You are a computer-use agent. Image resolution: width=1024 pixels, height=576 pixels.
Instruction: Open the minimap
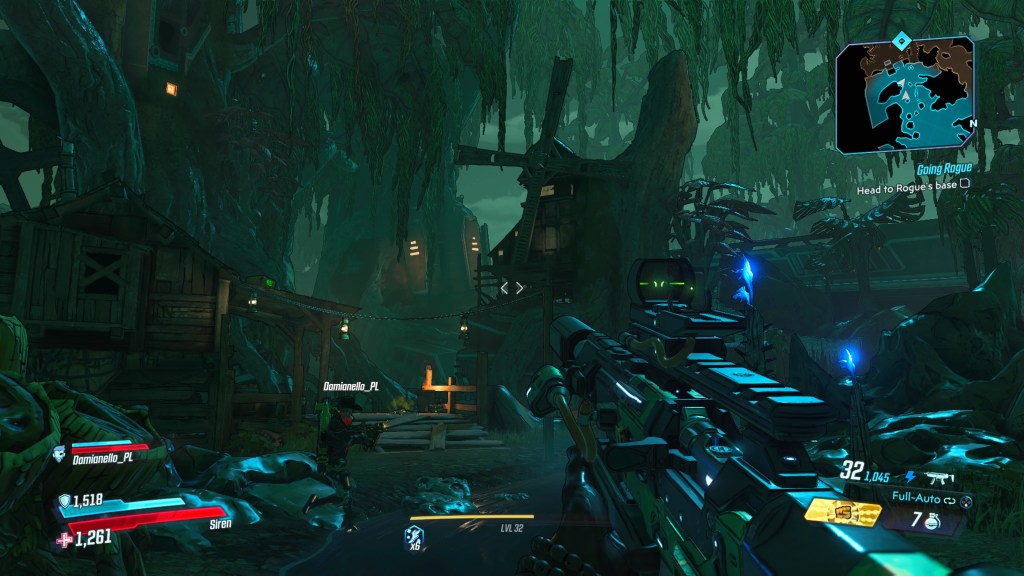coord(905,94)
